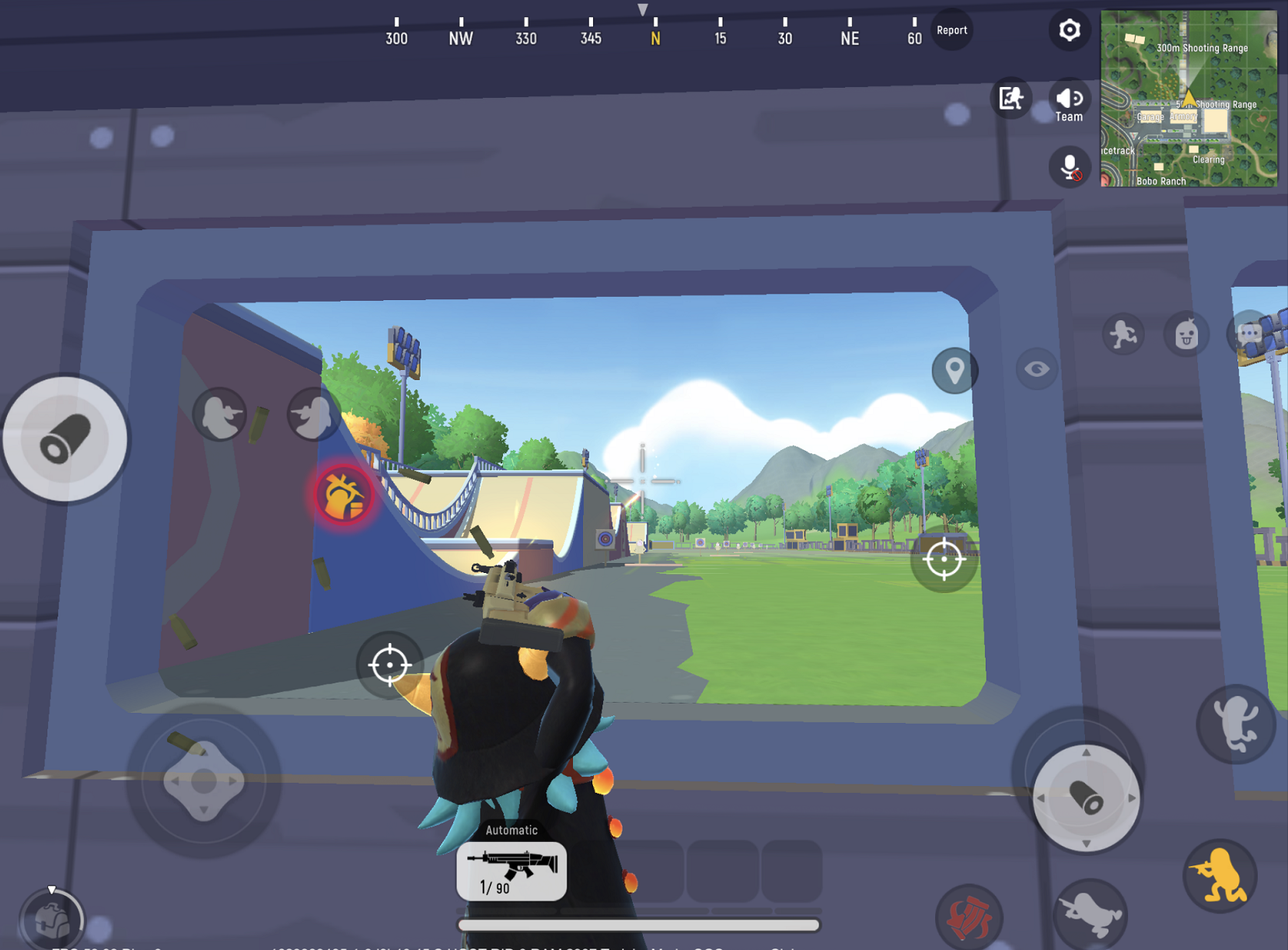Tap the location pin marker icon
The height and width of the screenshot is (950, 1288).
pos(954,371)
